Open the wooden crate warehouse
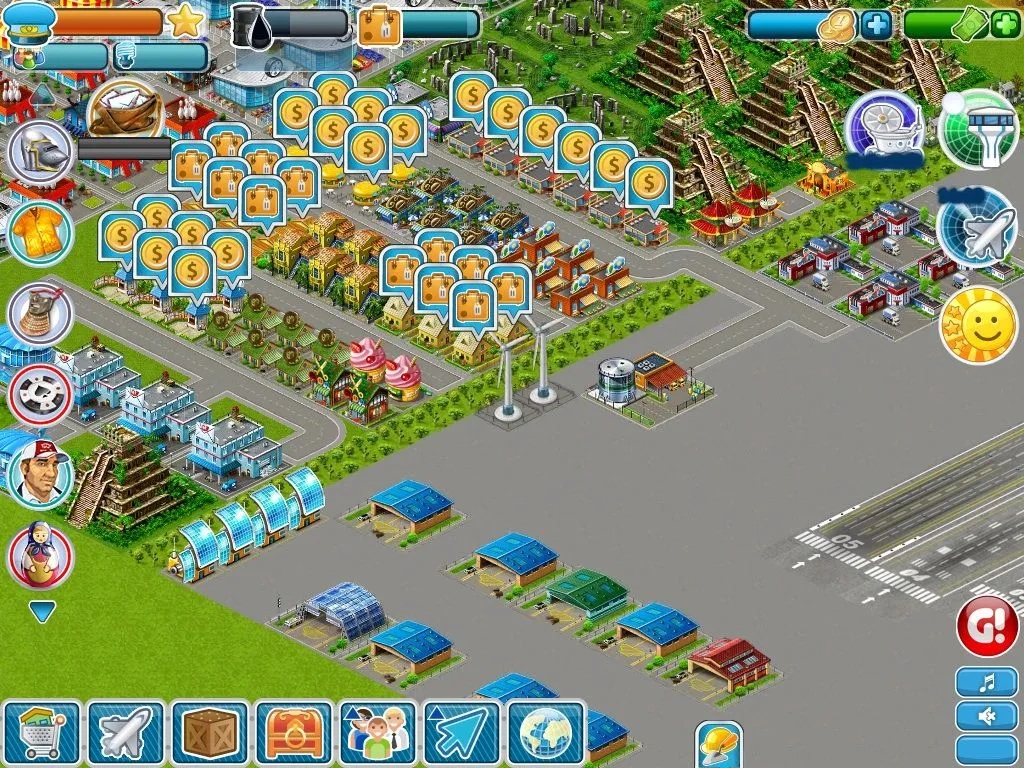The height and width of the screenshot is (768, 1024). point(210,733)
